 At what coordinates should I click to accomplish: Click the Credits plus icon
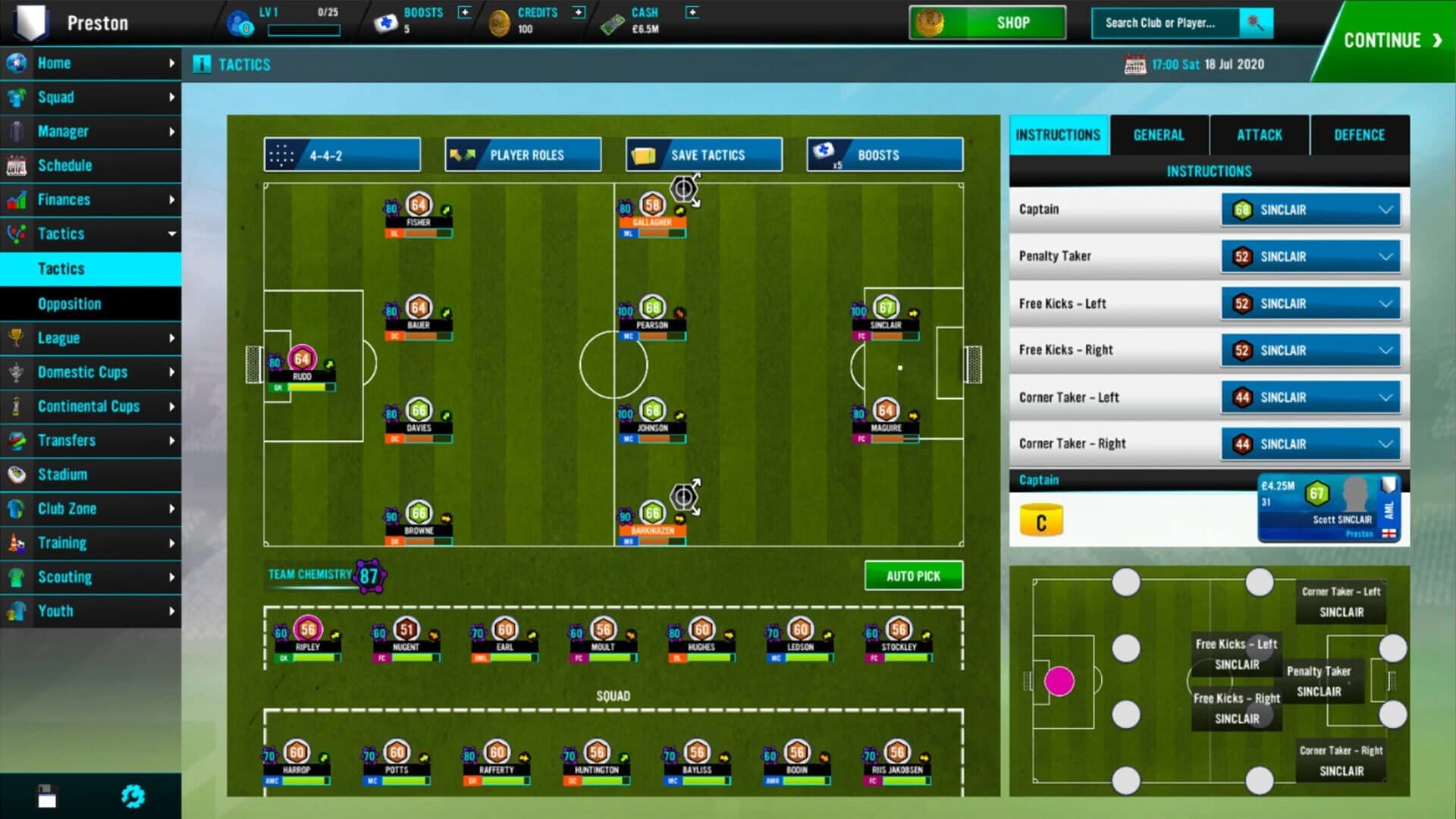pos(579,12)
